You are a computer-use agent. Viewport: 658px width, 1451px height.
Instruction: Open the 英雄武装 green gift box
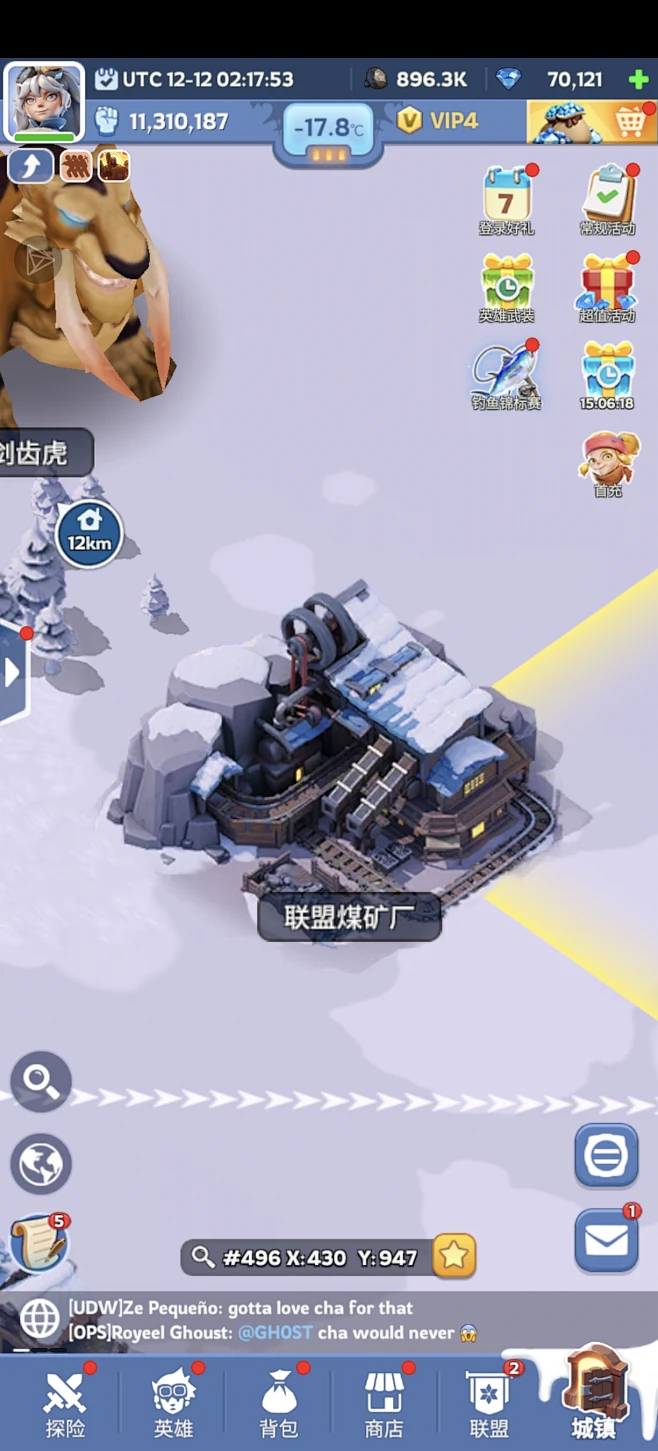pos(507,286)
